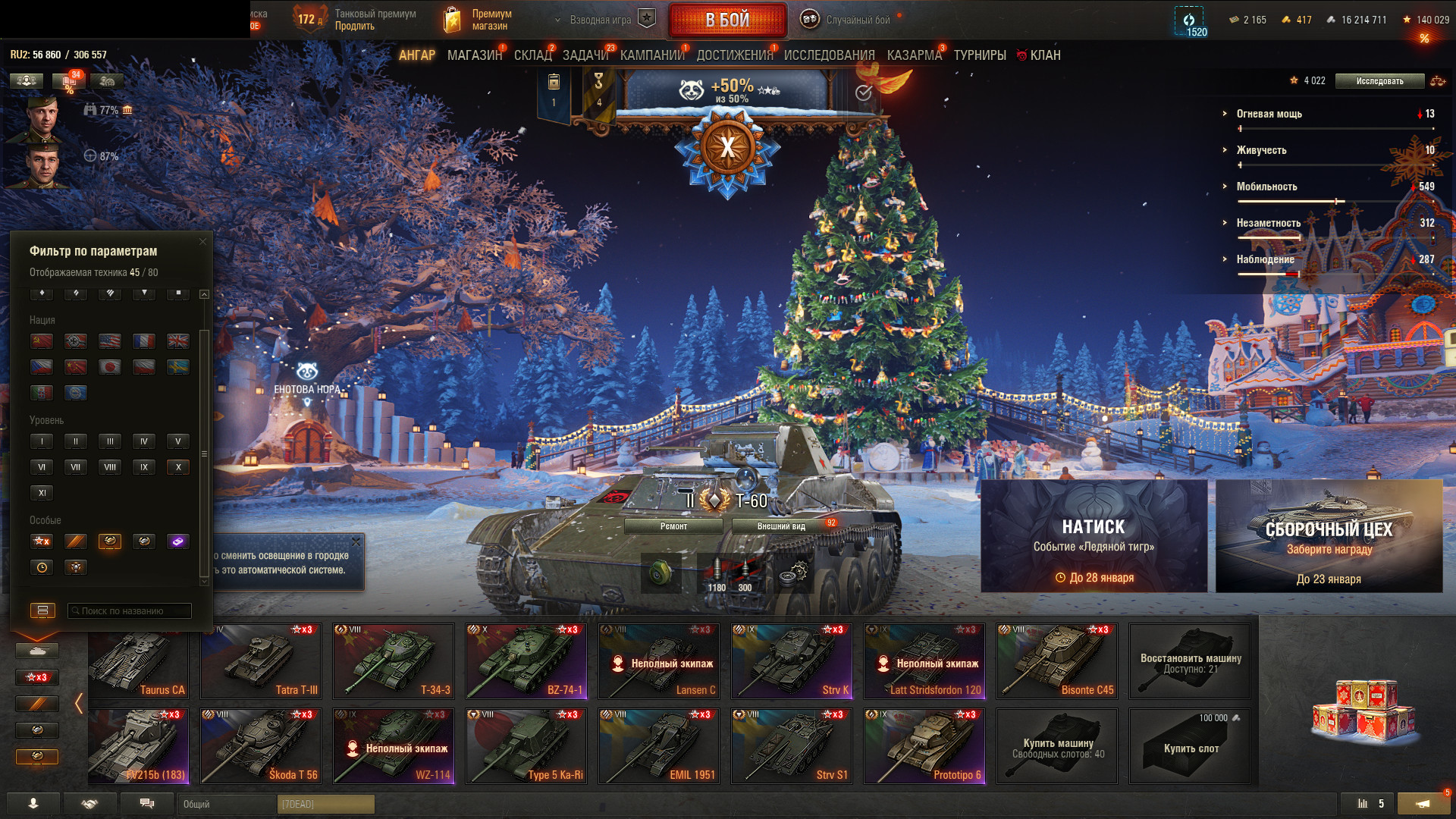This screenshot has height=819, width=1456.
Task: Open the КАЗАРМА barracks tab
Action: (914, 55)
